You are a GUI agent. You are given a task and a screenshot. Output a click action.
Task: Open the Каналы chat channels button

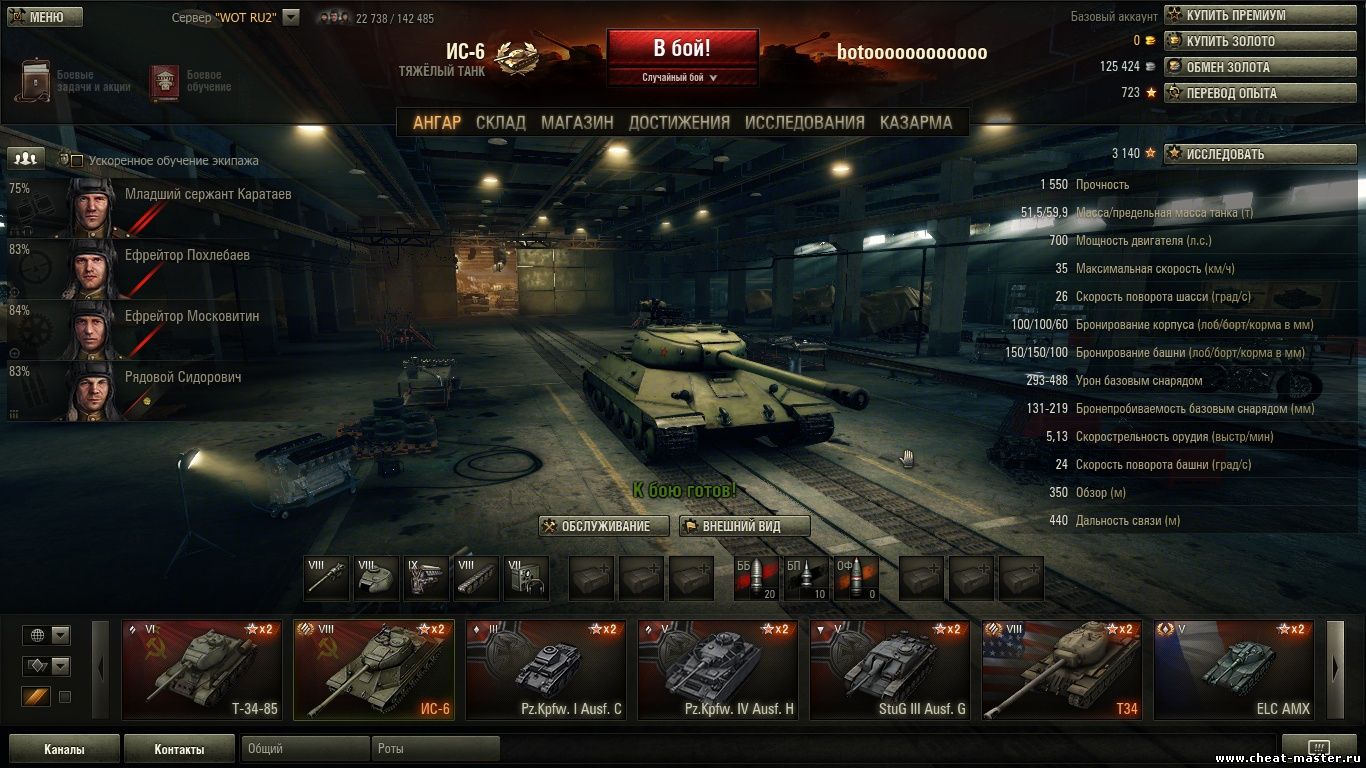click(x=64, y=749)
